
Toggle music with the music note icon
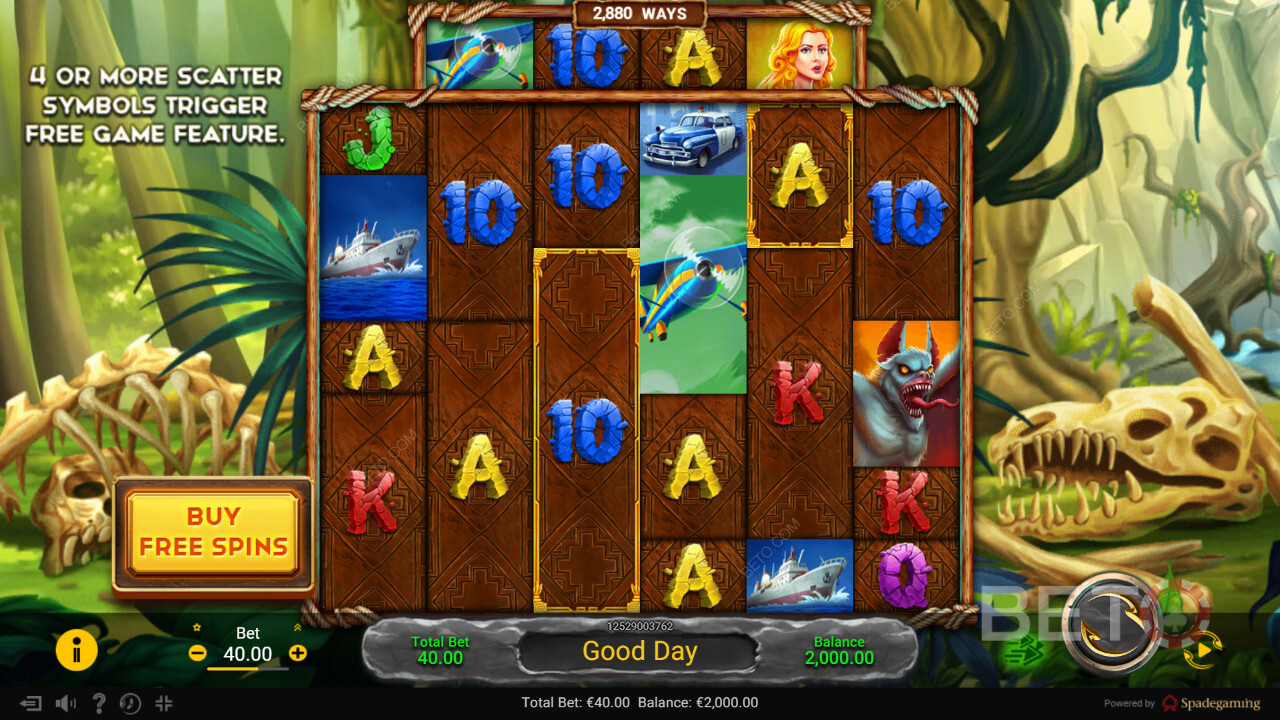(130, 703)
